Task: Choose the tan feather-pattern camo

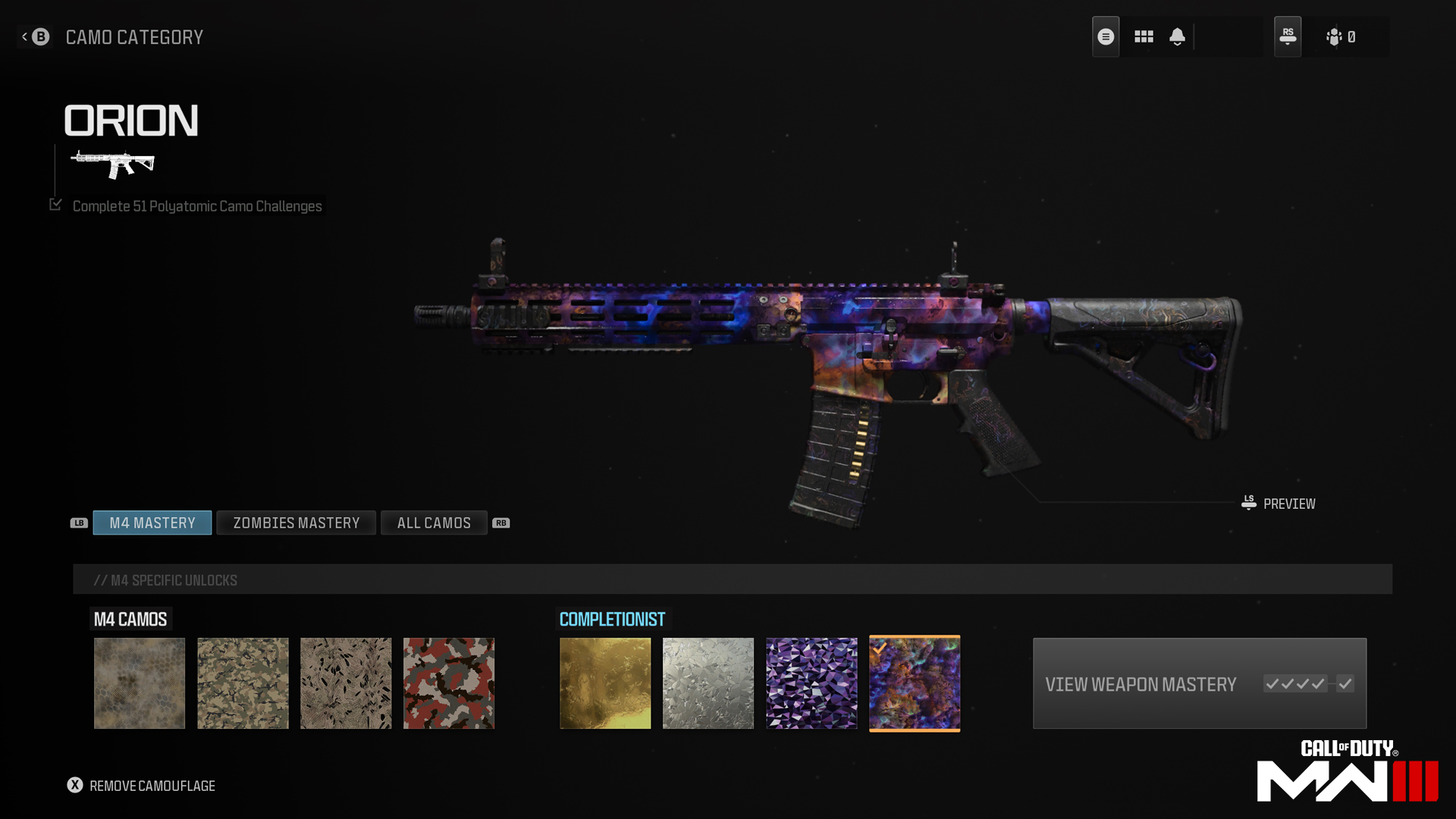Action: [x=346, y=683]
